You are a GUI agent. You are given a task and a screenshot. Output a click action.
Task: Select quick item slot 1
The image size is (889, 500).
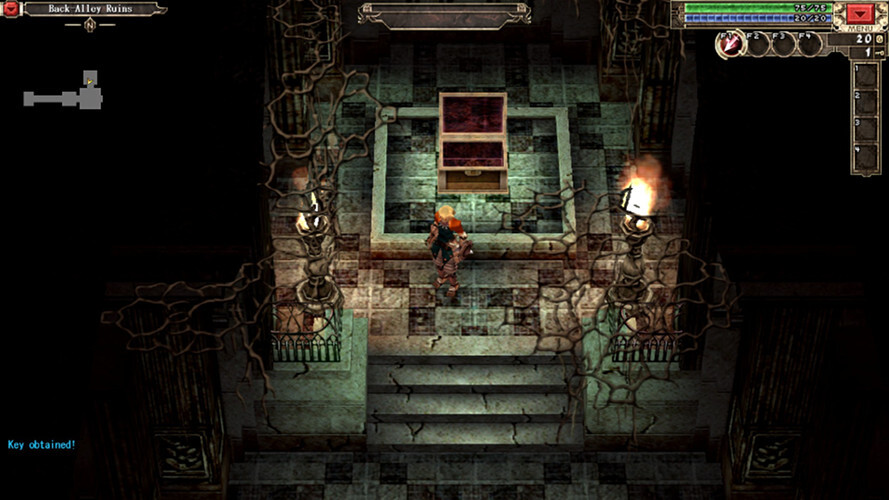point(866,76)
